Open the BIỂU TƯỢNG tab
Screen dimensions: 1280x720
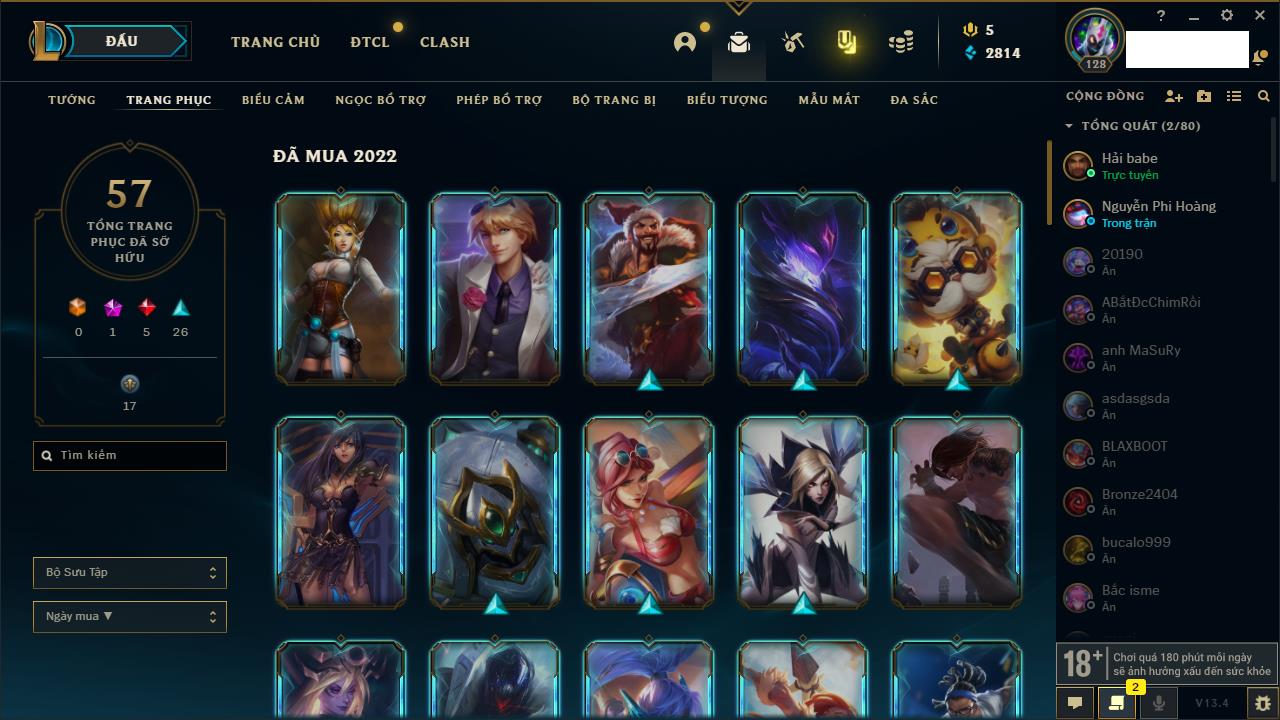pos(727,100)
